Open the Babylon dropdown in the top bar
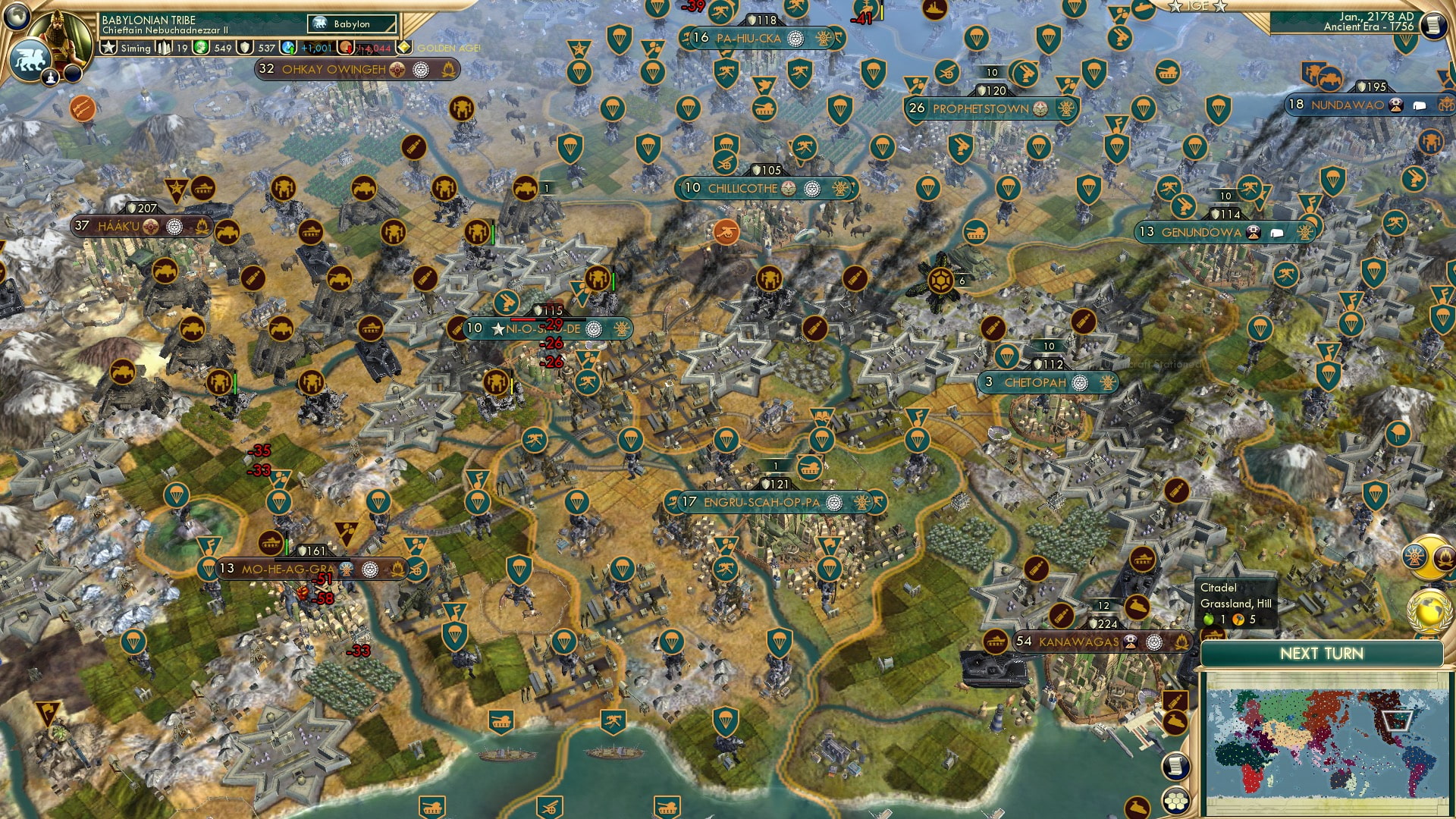 point(351,24)
